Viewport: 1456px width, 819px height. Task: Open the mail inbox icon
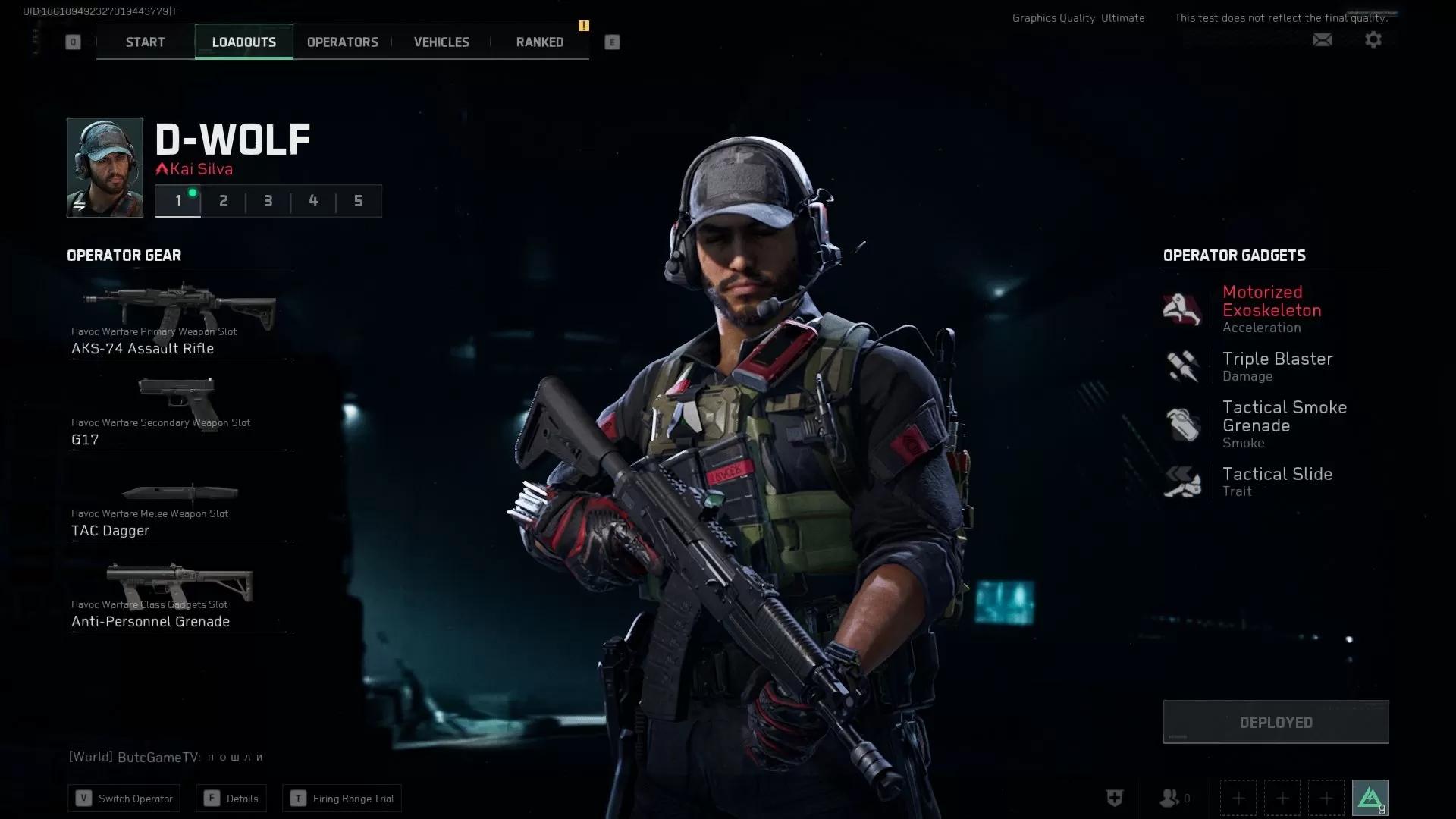point(1323,39)
